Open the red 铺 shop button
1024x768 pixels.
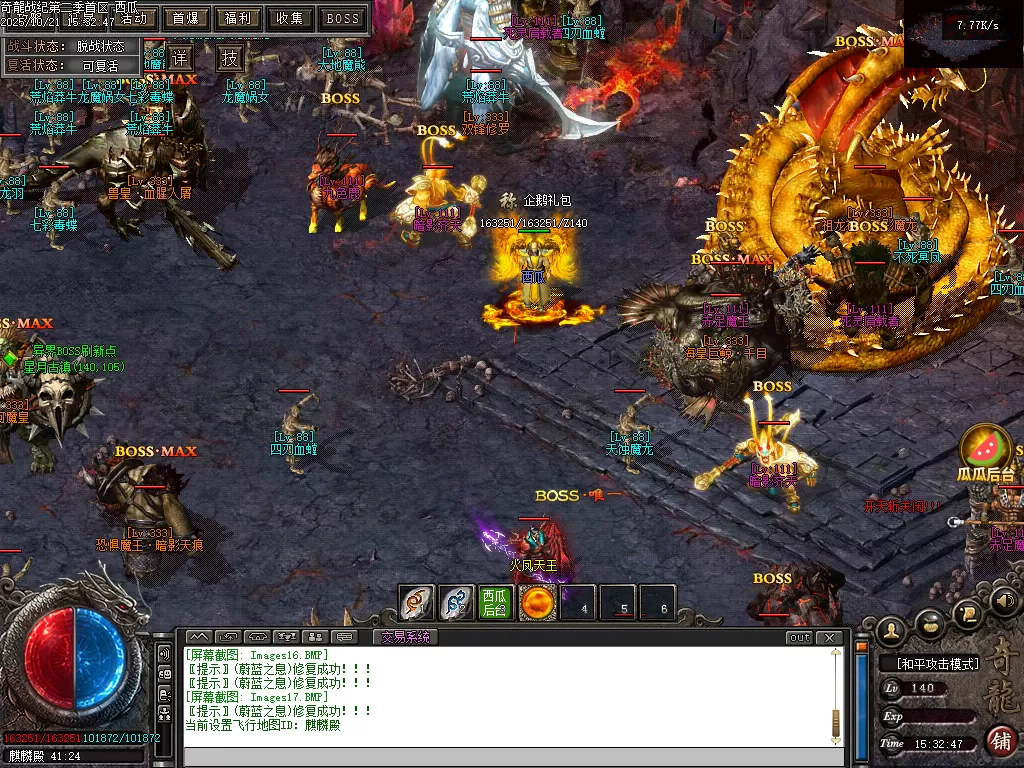point(1000,741)
